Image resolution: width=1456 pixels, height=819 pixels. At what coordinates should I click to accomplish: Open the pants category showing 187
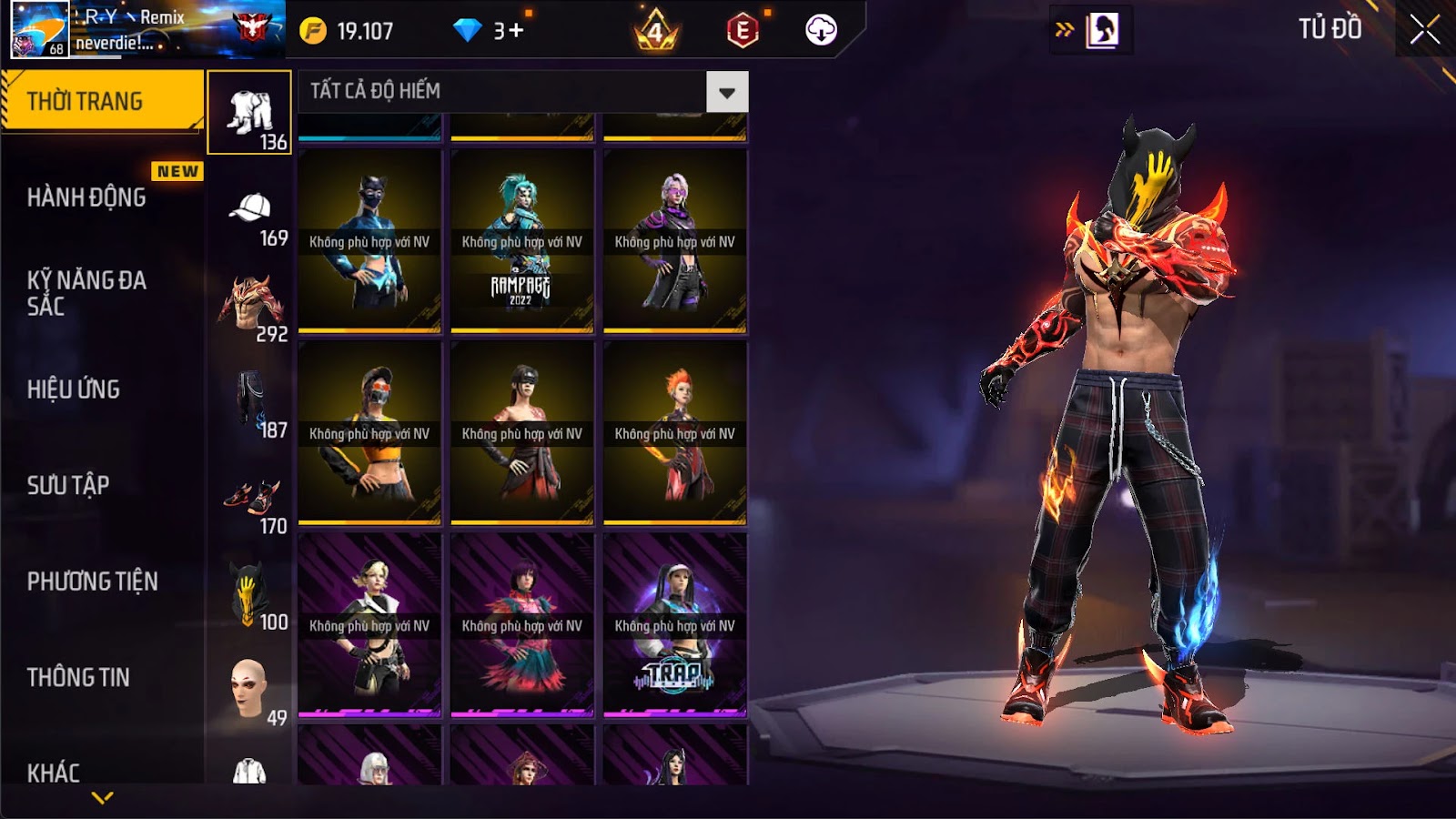click(x=249, y=404)
